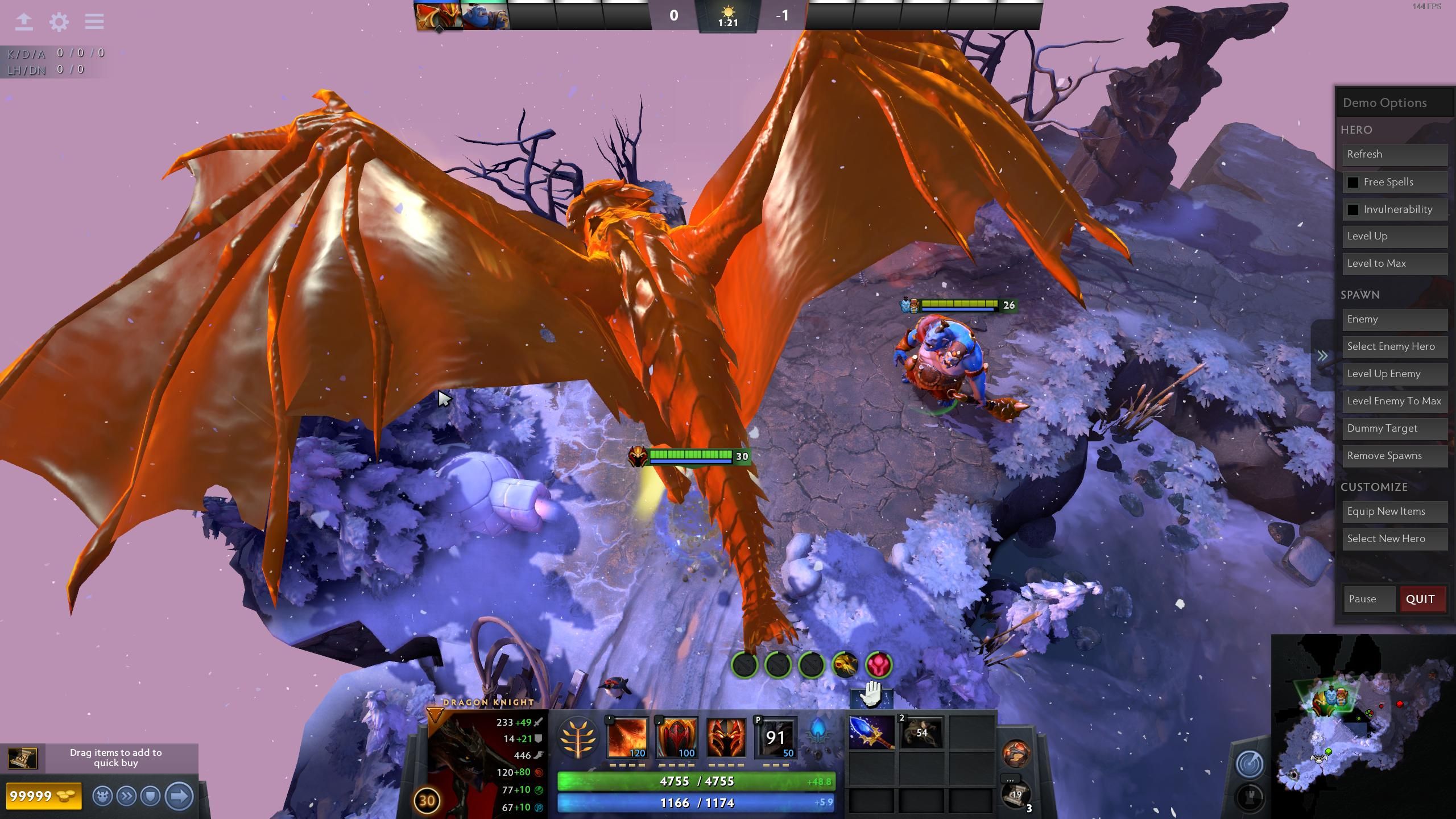Quit the demo with the QUIT button
Image resolution: width=1456 pixels, height=819 pixels.
click(1421, 599)
